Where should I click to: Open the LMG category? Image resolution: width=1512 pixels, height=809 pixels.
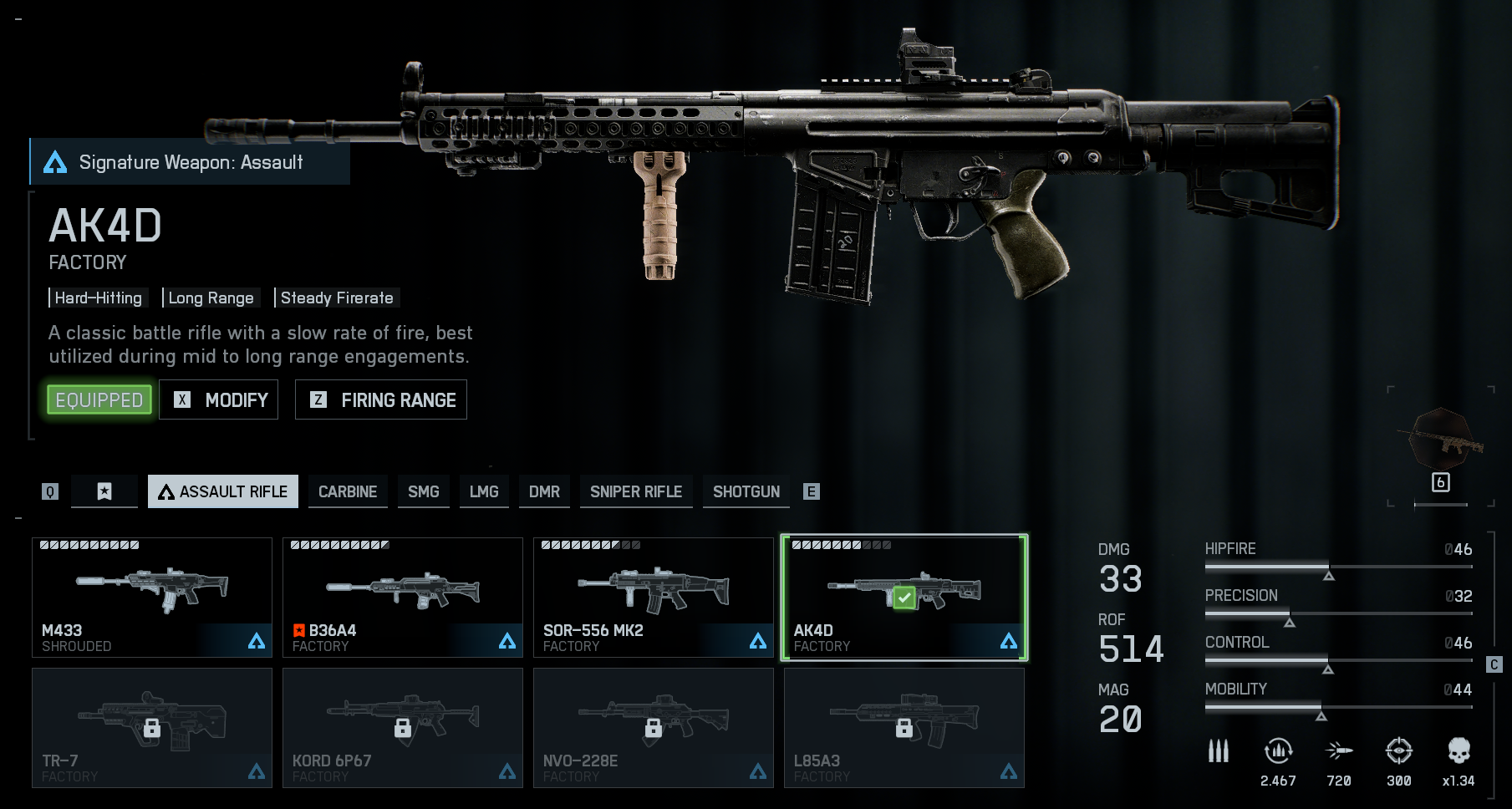(x=484, y=491)
